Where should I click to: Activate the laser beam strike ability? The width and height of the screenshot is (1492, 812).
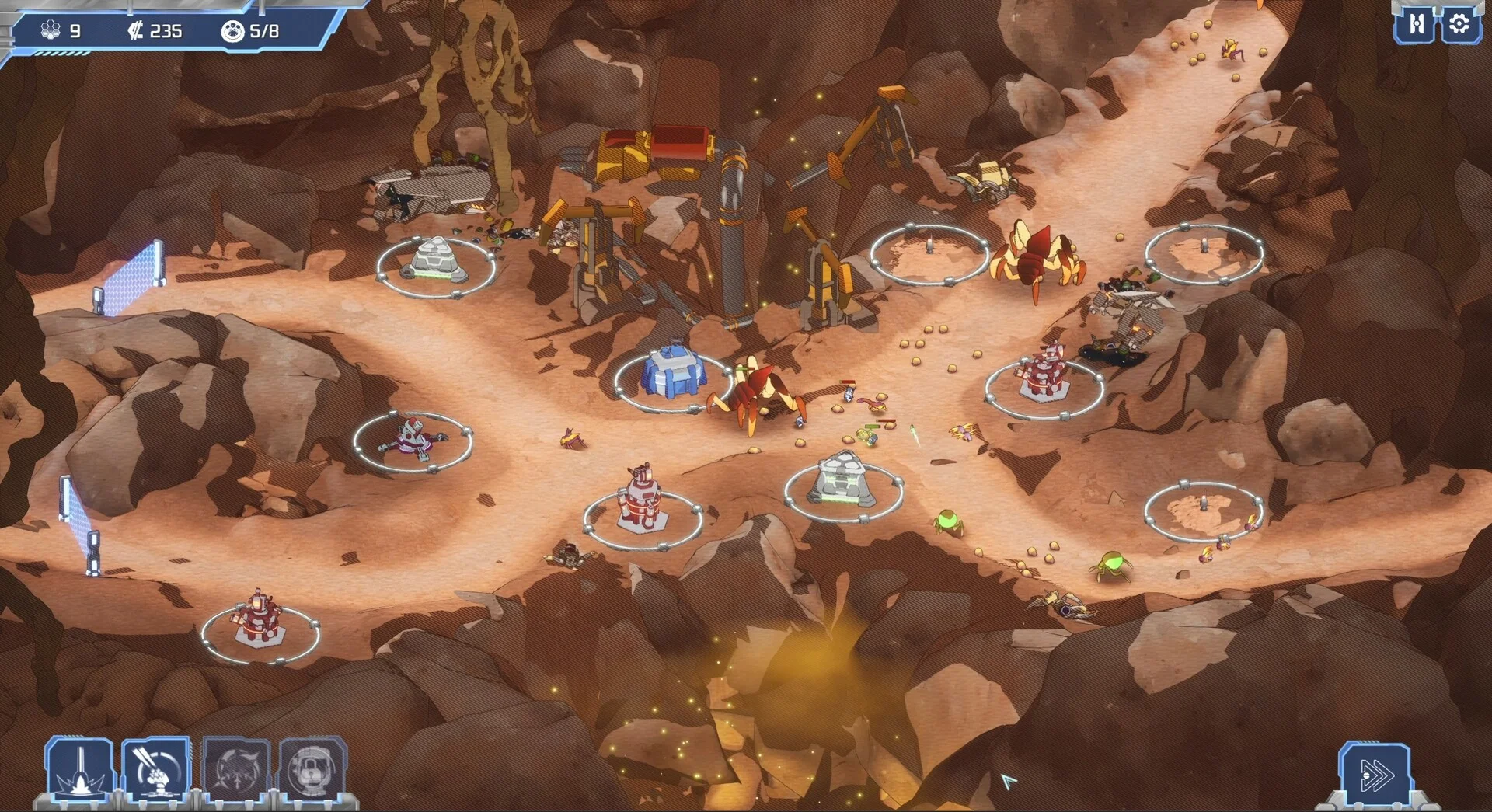tap(79, 769)
